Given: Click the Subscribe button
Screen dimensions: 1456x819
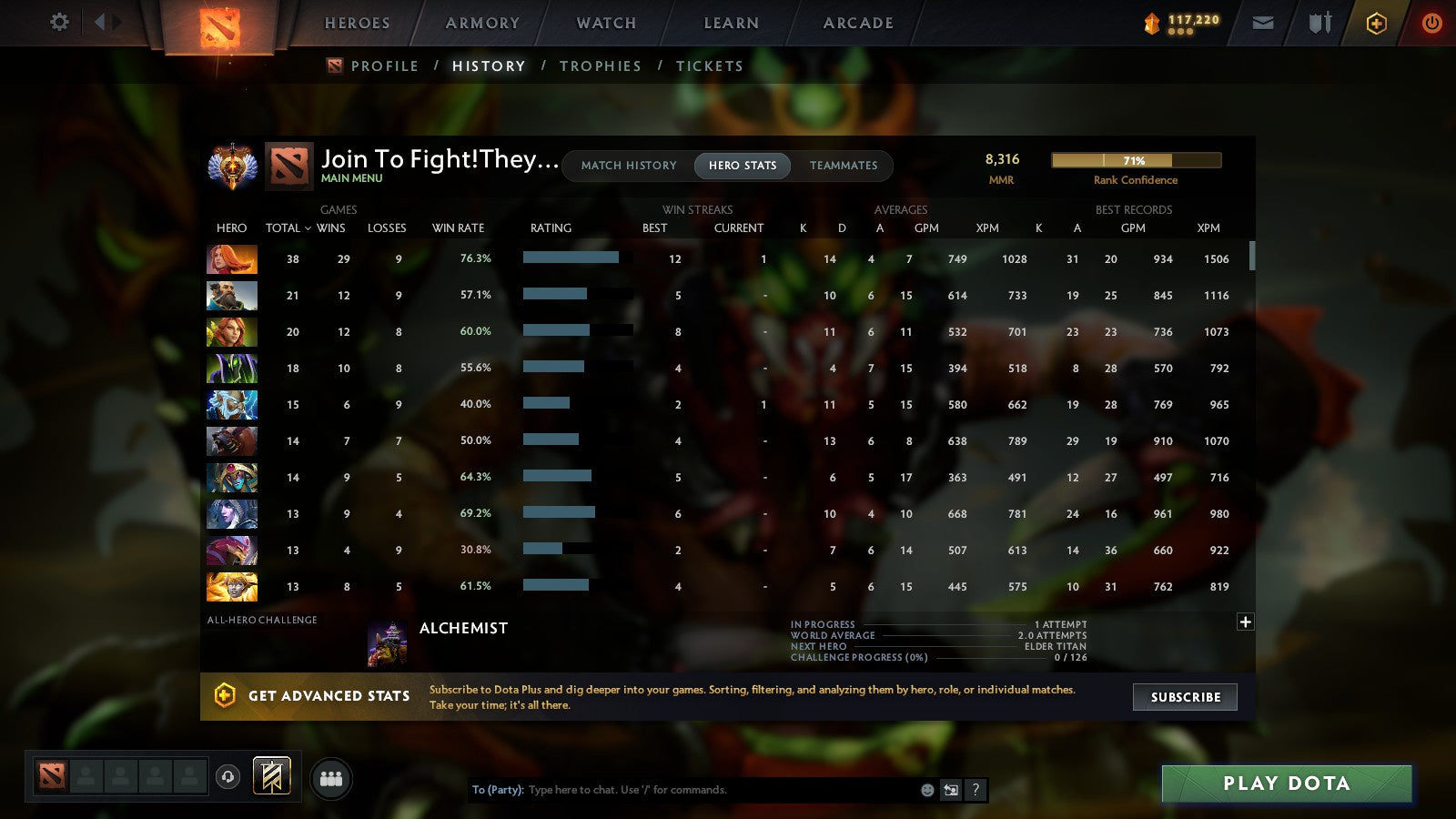Looking at the screenshot, I should click(x=1185, y=697).
